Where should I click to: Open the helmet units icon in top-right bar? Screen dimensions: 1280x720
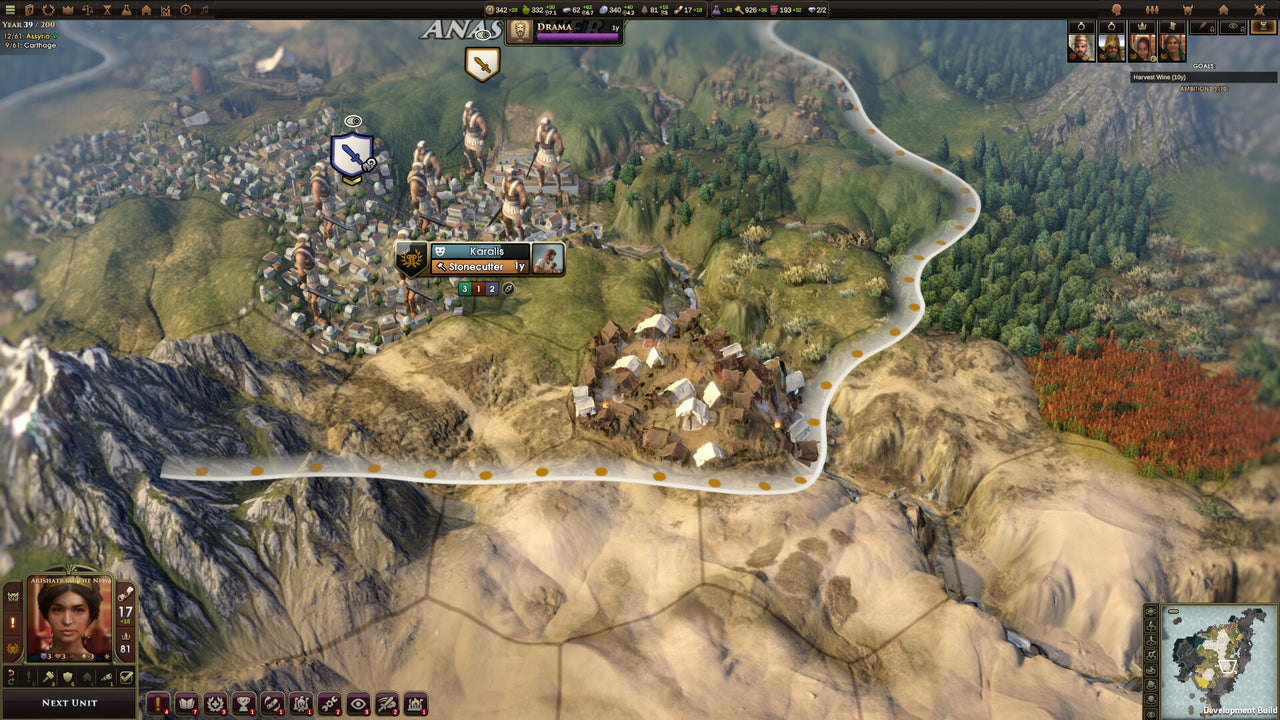[x=1188, y=10]
